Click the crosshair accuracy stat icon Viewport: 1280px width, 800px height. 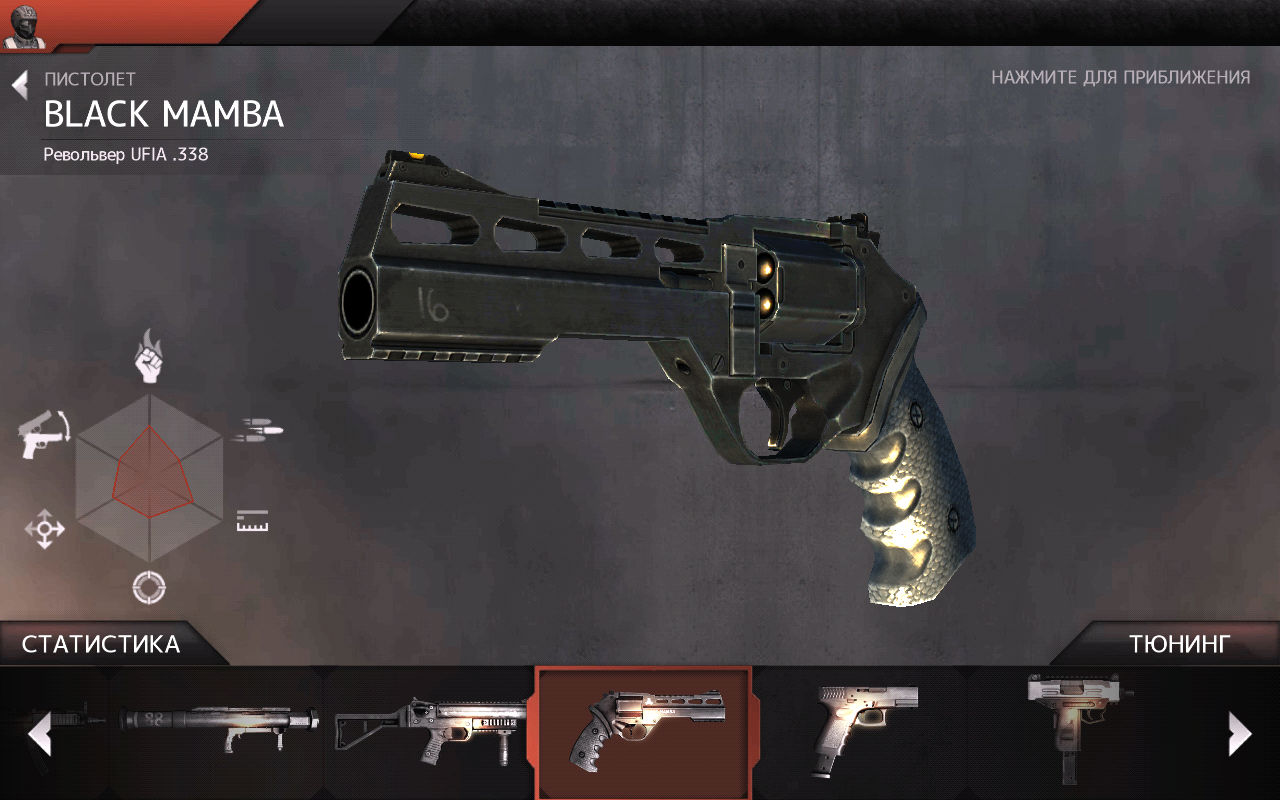149,587
